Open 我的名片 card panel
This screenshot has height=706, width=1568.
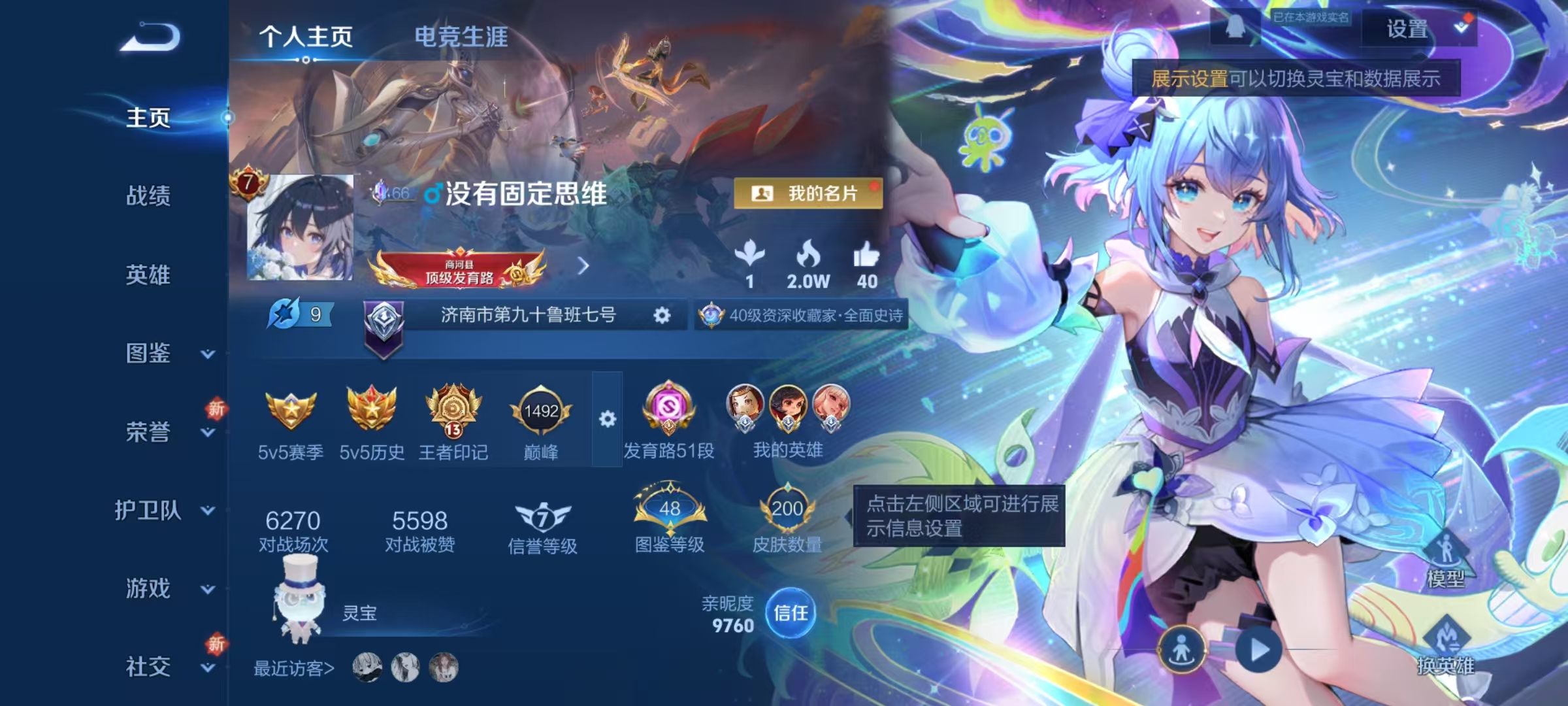click(x=808, y=193)
